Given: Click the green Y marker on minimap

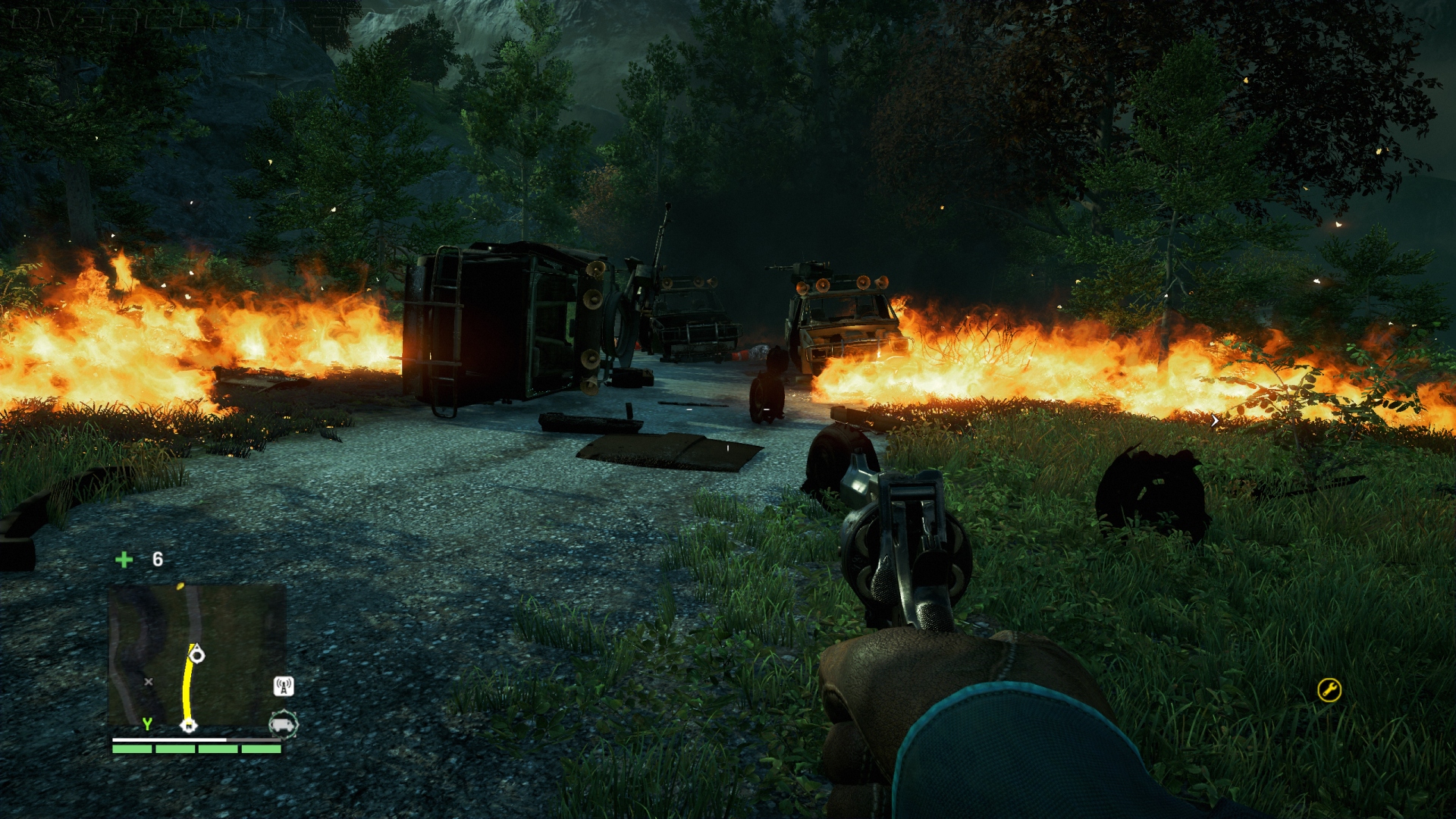Looking at the screenshot, I should (147, 724).
